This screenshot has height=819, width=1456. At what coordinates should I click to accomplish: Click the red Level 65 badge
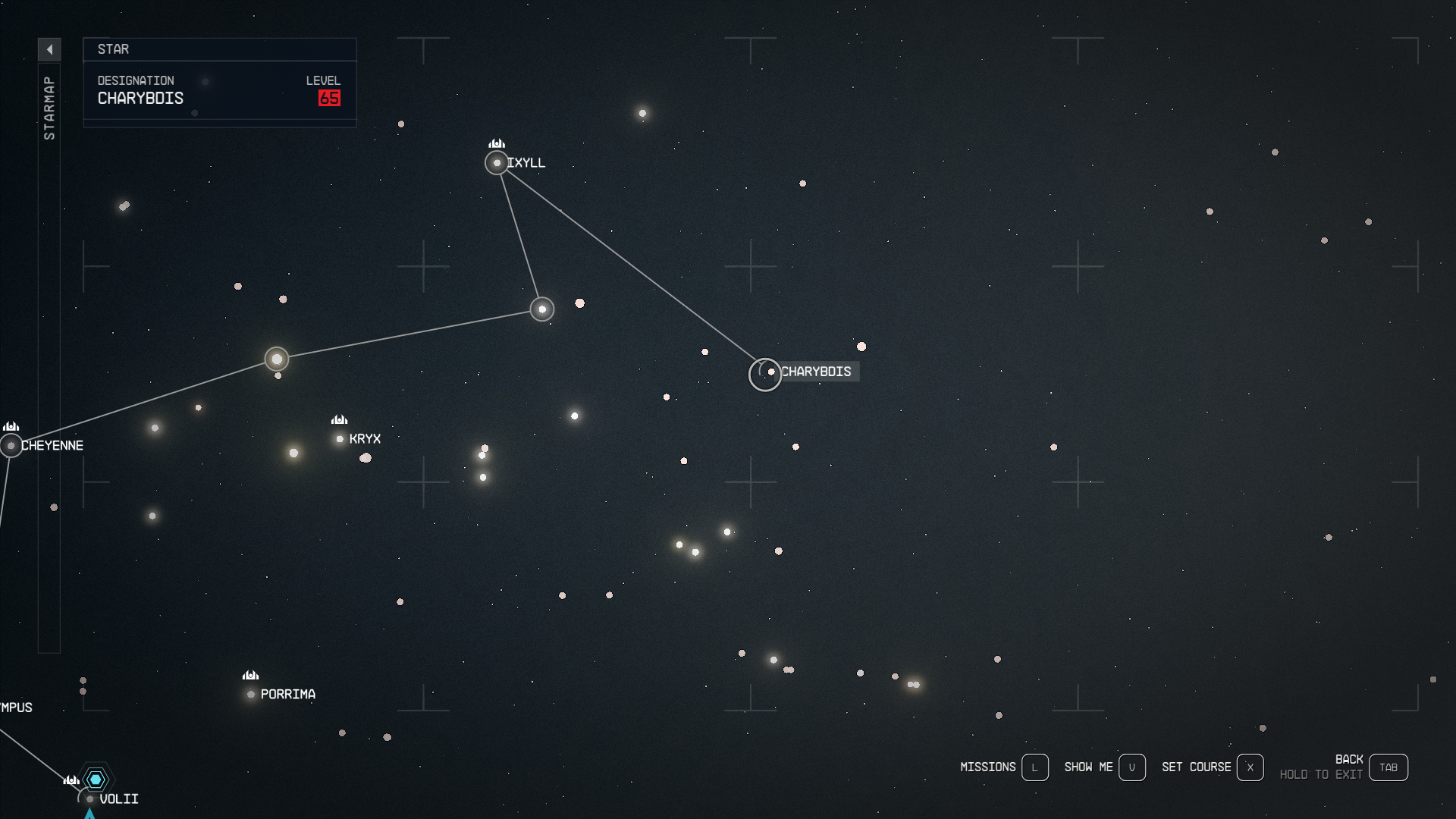tap(329, 98)
